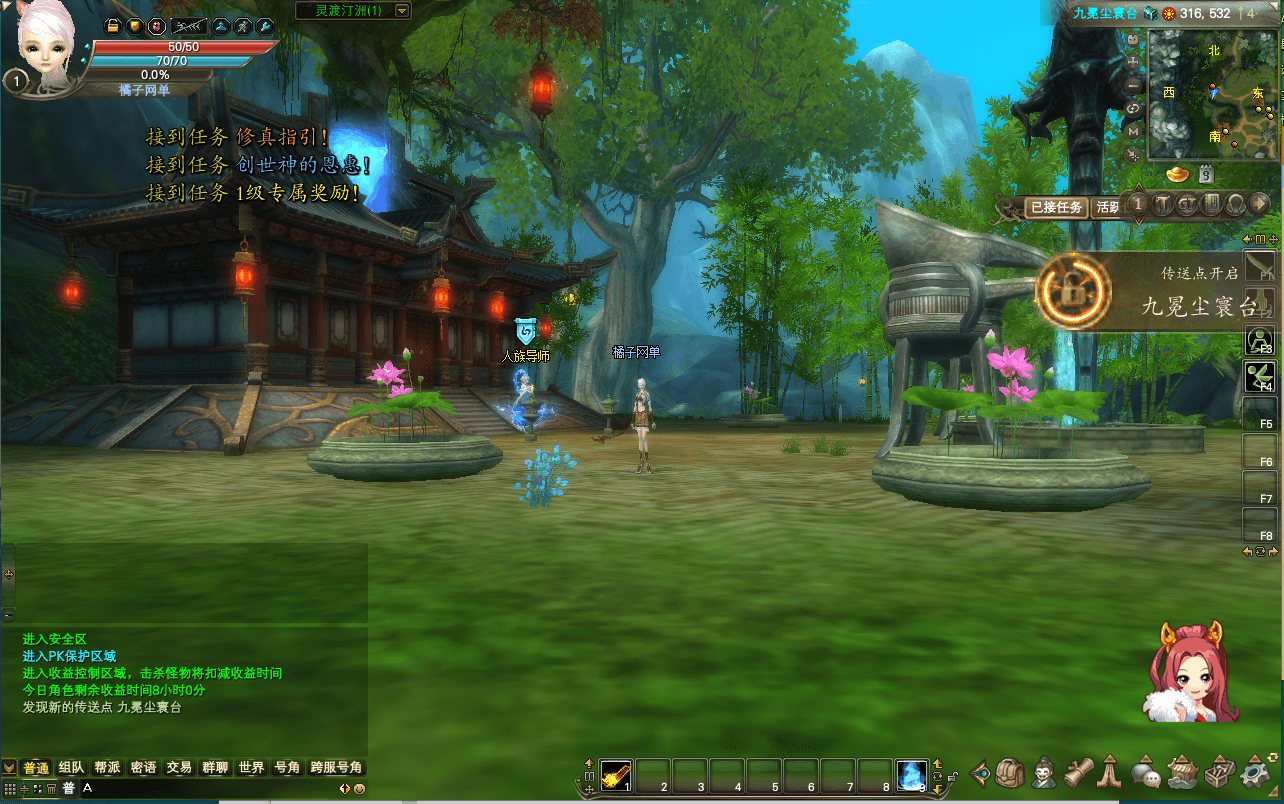Open the settings gear
This screenshot has width=1284, height=804.
pos(1254,773)
